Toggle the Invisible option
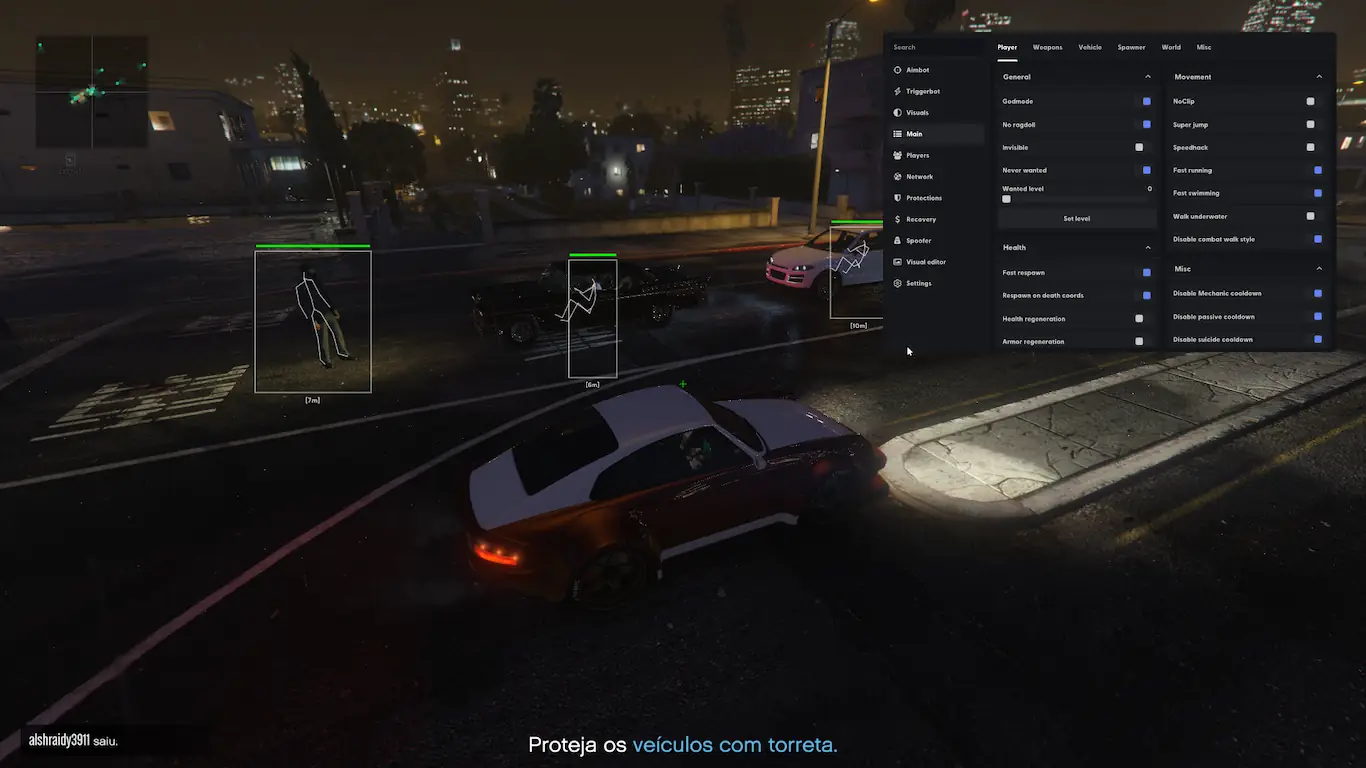The width and height of the screenshot is (1366, 768). [1139, 148]
